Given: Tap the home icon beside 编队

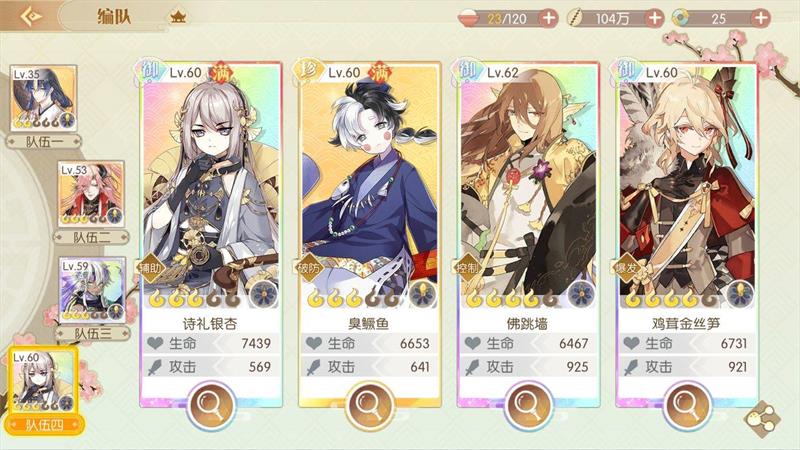Looking at the screenshot, I should (x=179, y=17).
